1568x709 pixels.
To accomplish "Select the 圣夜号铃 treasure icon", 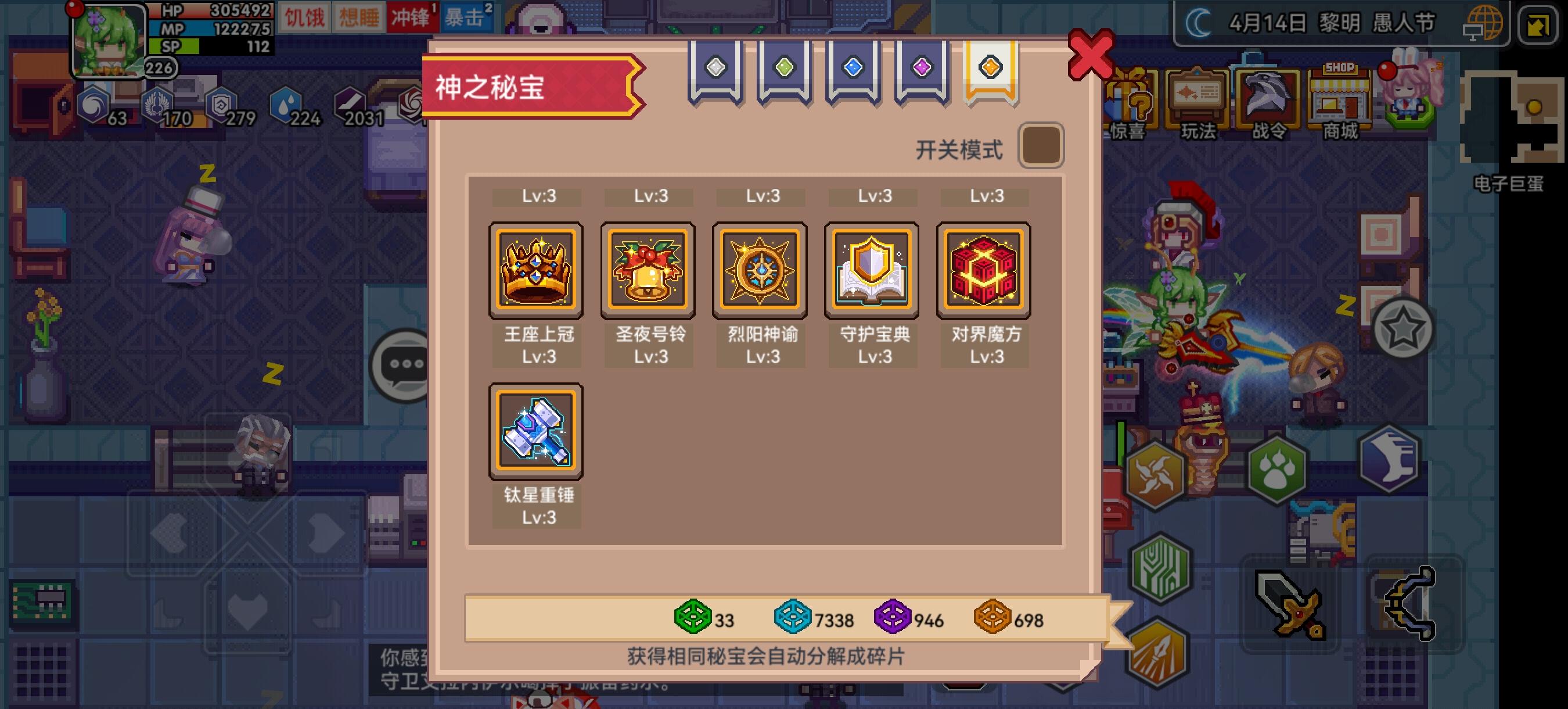I will click(648, 270).
